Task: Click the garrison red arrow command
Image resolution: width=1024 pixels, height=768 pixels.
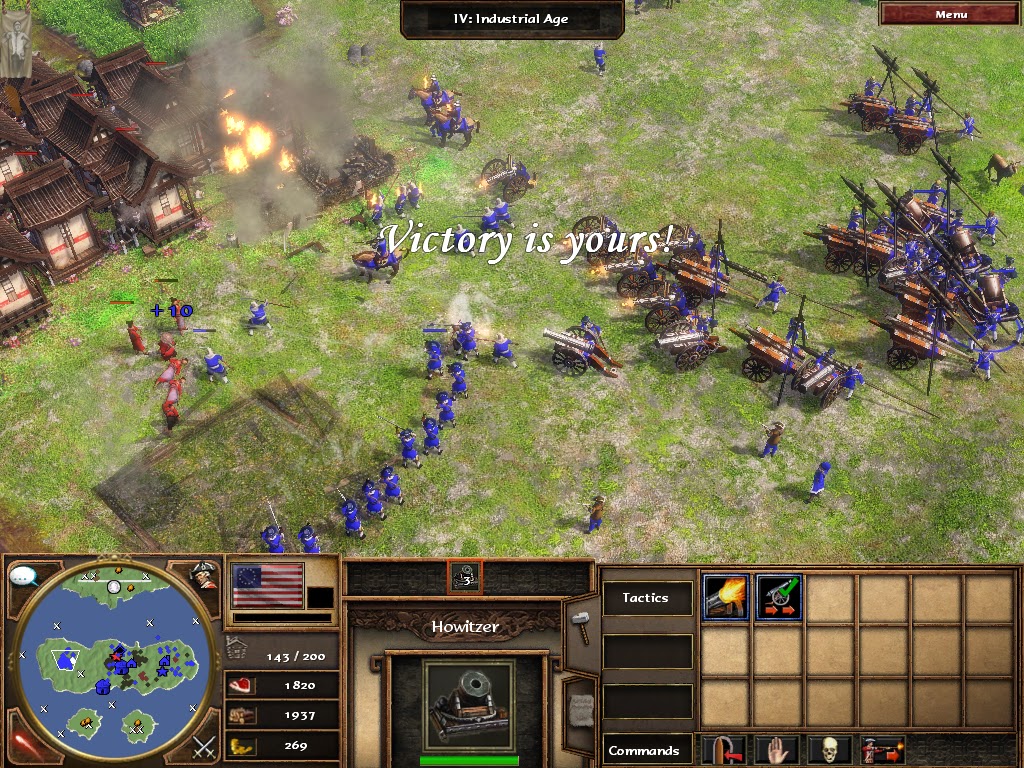Action: click(x=724, y=750)
